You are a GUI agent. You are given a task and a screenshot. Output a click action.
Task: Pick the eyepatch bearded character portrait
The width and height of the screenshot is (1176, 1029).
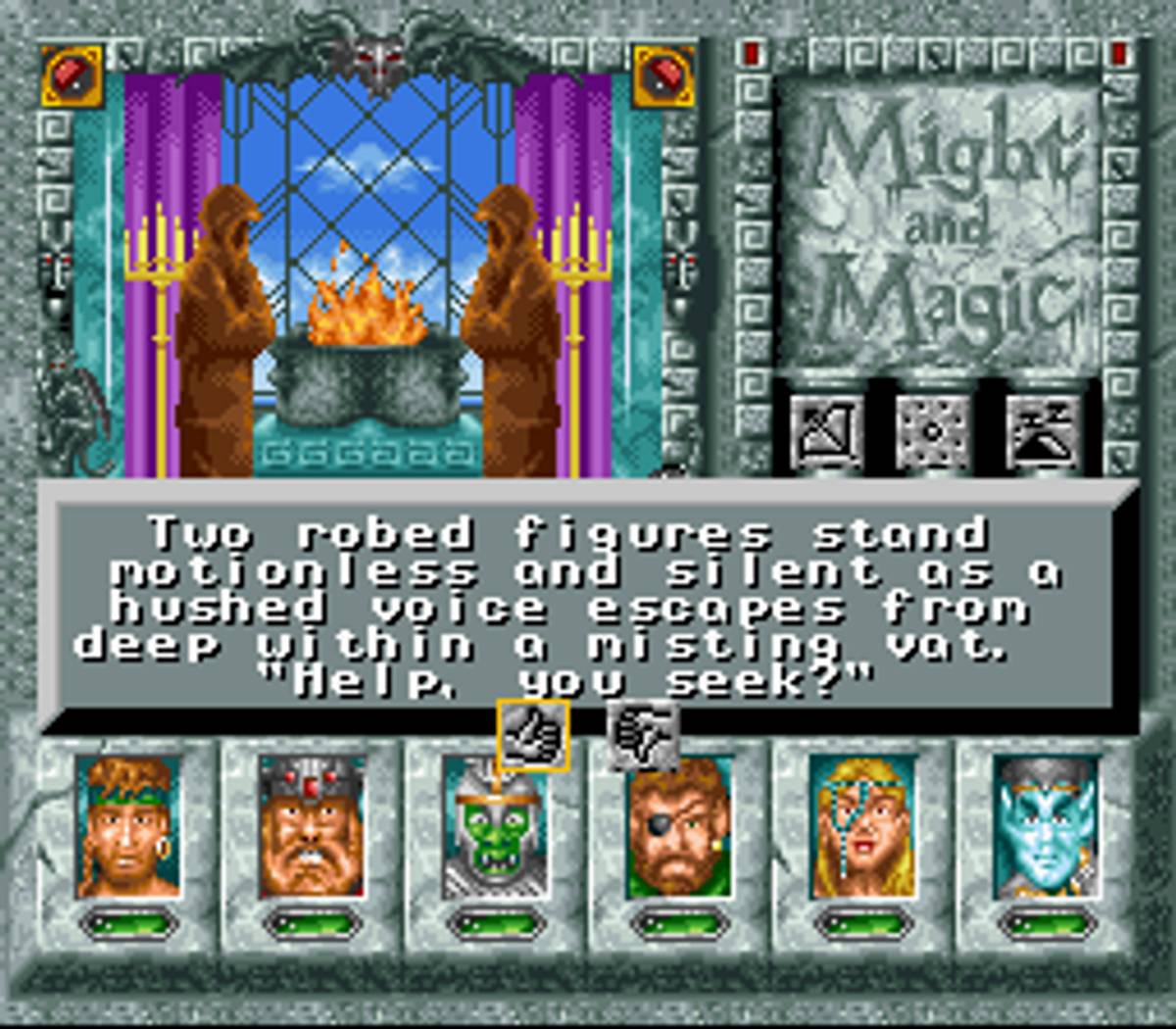(x=678, y=828)
